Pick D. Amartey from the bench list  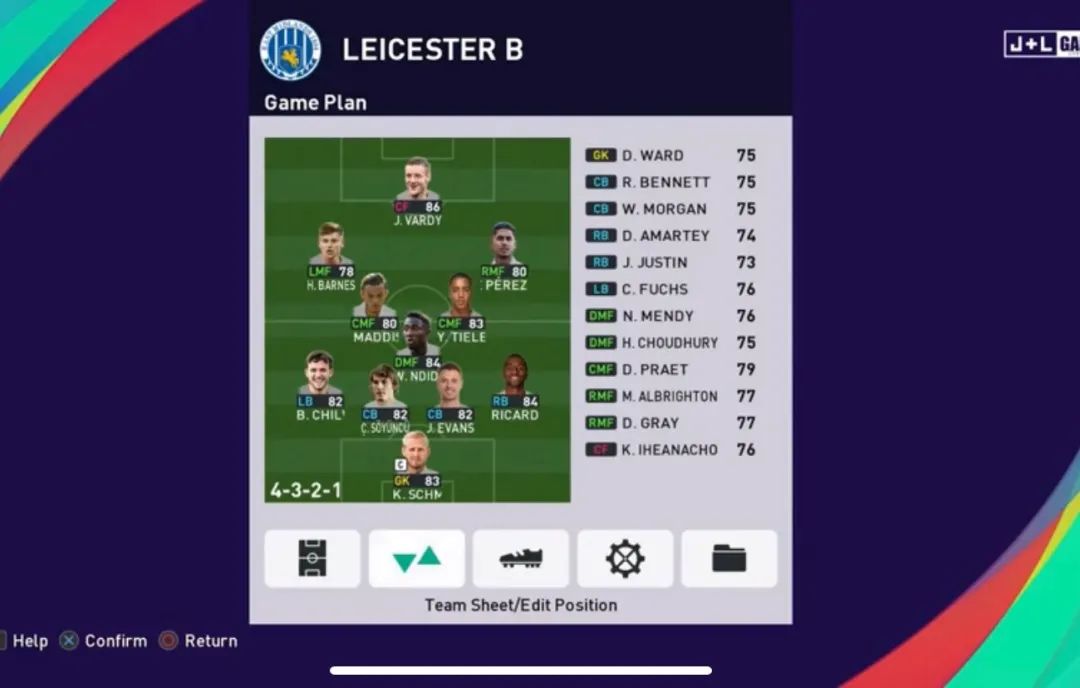click(670, 236)
